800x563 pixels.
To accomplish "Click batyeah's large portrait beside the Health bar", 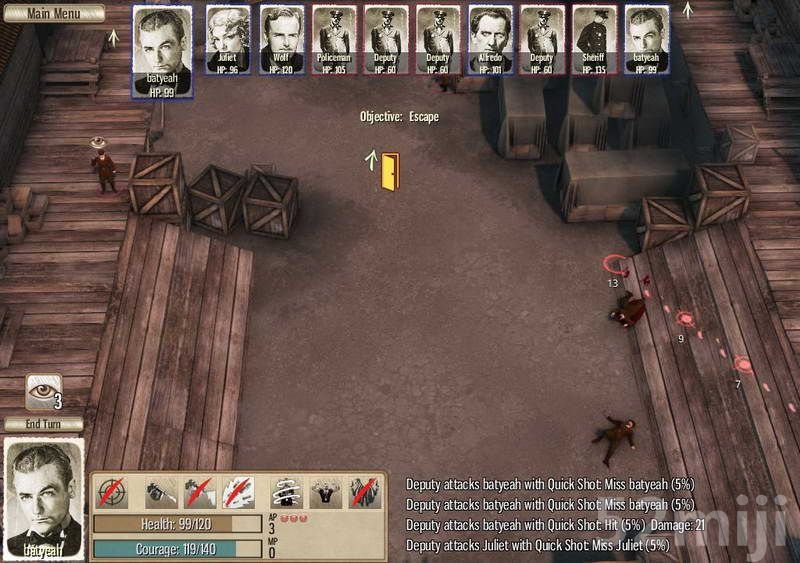I will [44, 497].
